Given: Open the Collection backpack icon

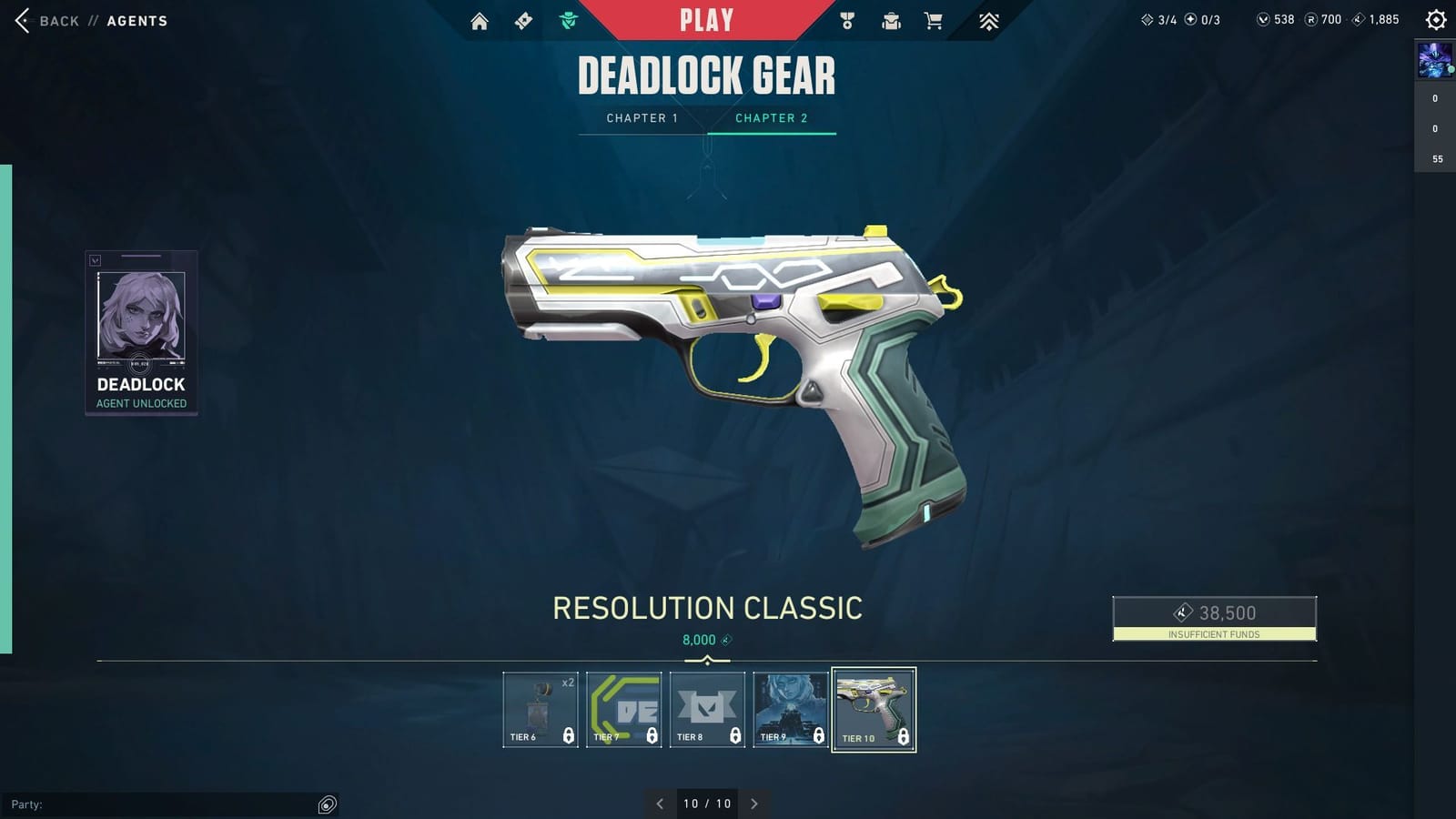Looking at the screenshot, I should (890, 19).
